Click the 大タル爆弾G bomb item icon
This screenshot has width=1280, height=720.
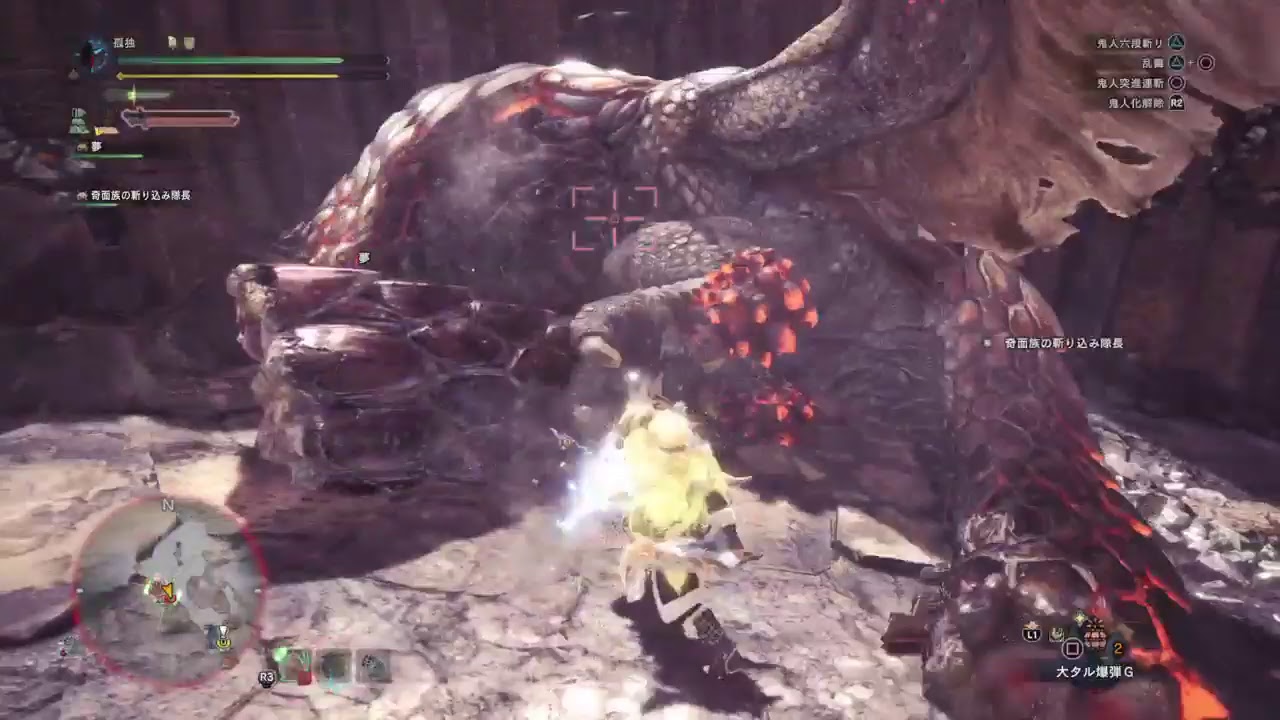pyautogui.click(x=1096, y=635)
